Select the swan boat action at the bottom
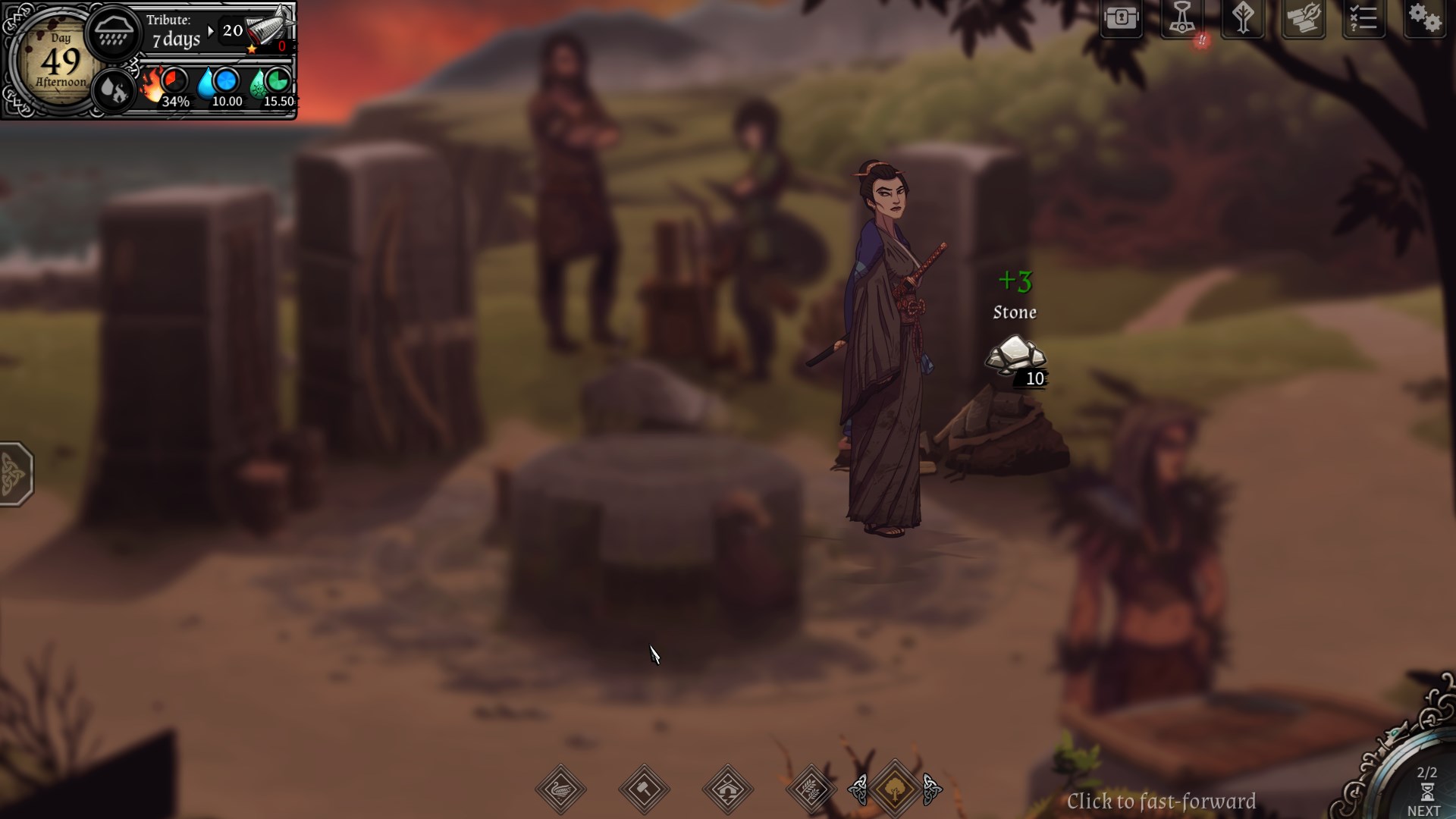The height and width of the screenshot is (819, 1456). (561, 789)
